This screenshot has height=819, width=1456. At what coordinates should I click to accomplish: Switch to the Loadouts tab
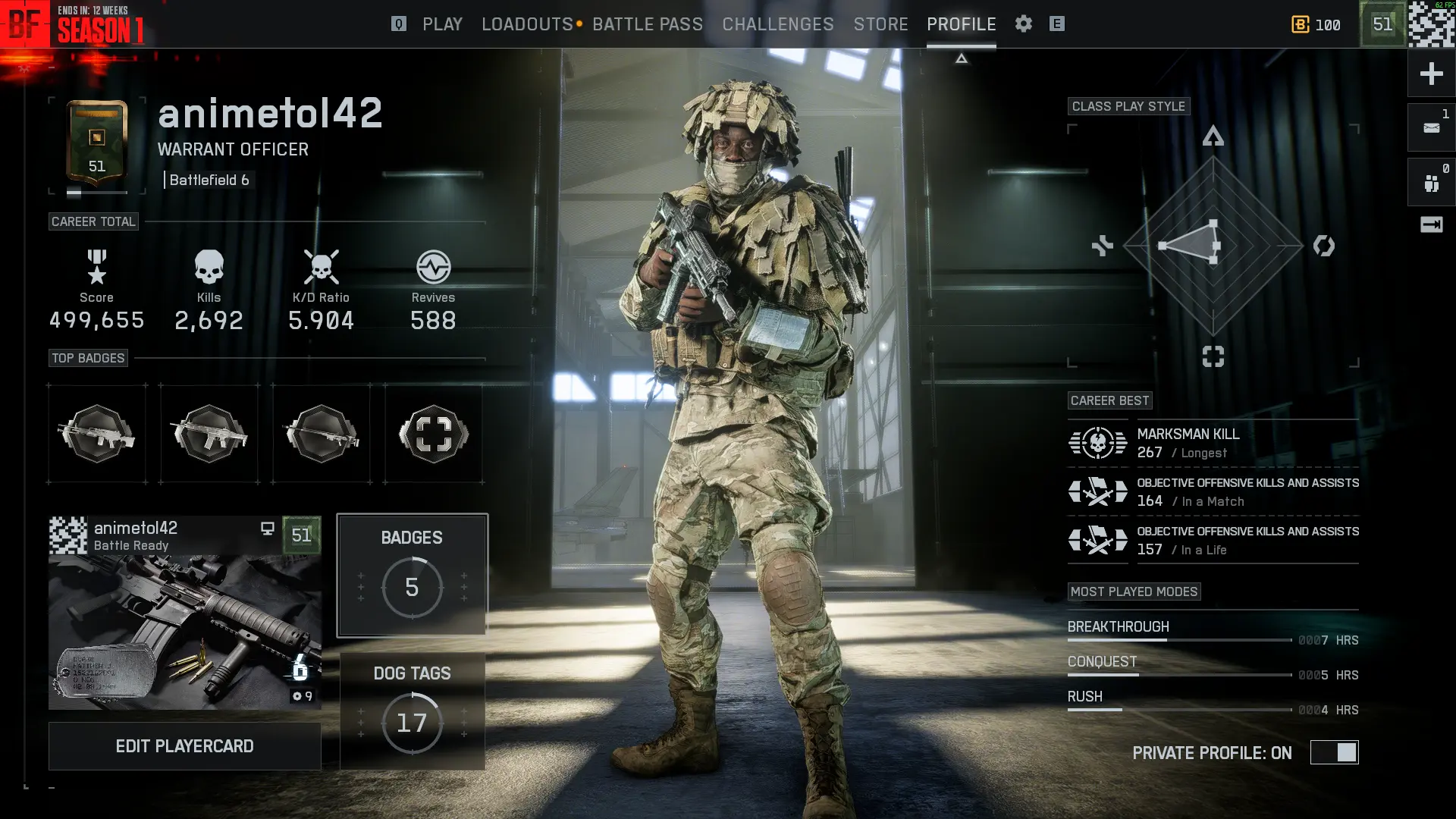pos(527,24)
